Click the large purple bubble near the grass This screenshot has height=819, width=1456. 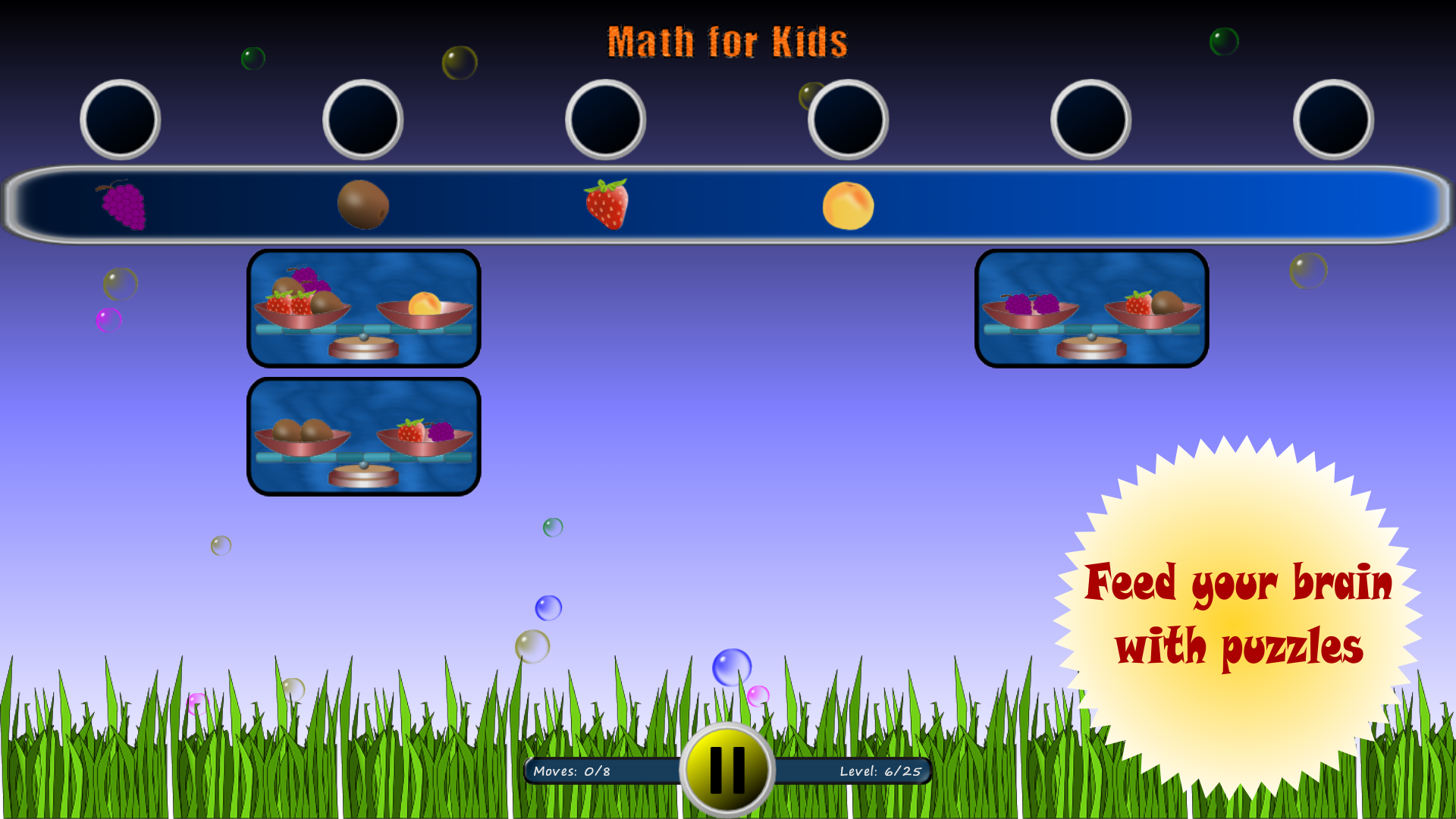(x=733, y=666)
